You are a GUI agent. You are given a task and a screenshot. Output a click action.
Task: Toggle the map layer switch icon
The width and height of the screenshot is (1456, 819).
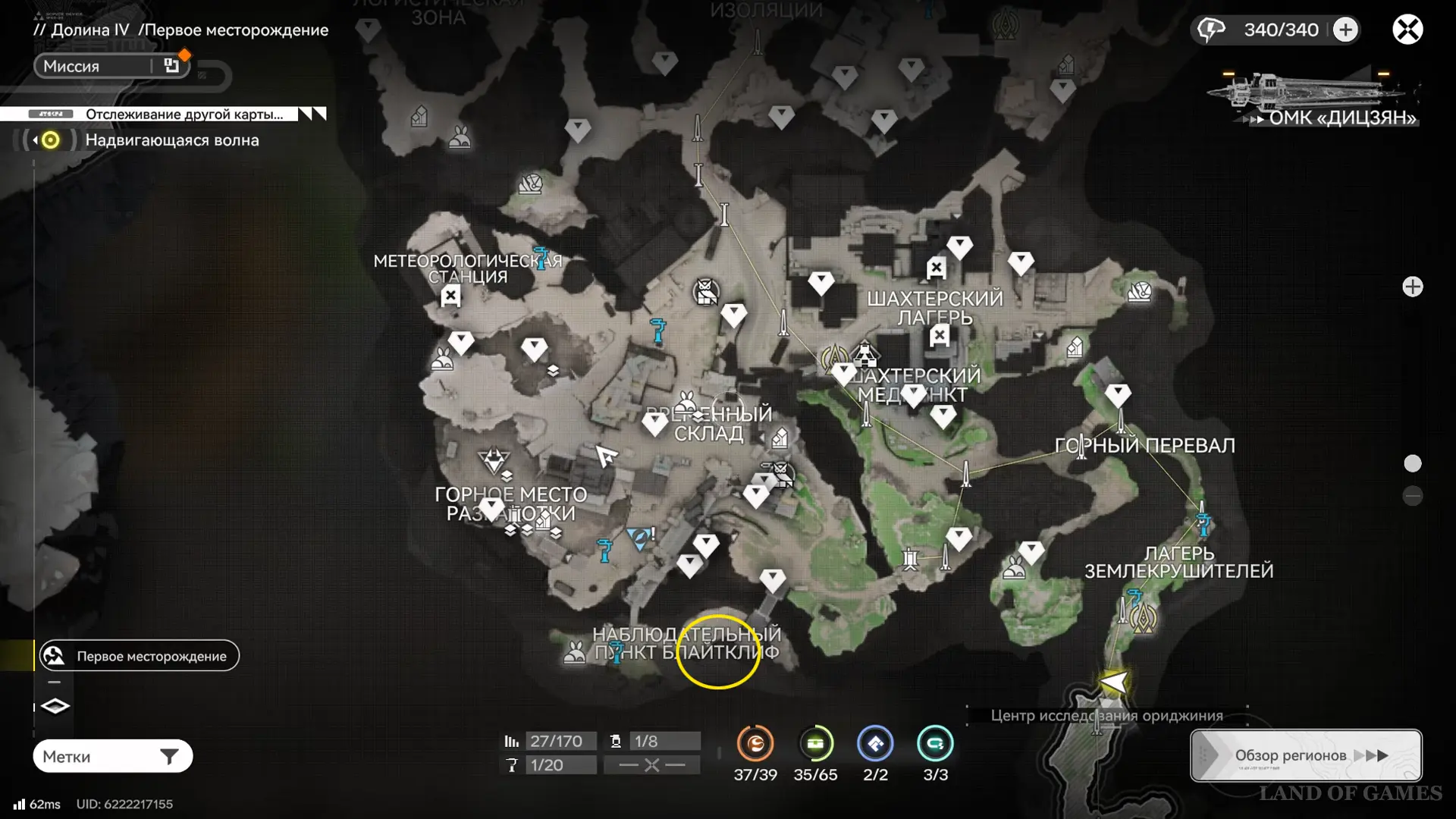coord(55,706)
